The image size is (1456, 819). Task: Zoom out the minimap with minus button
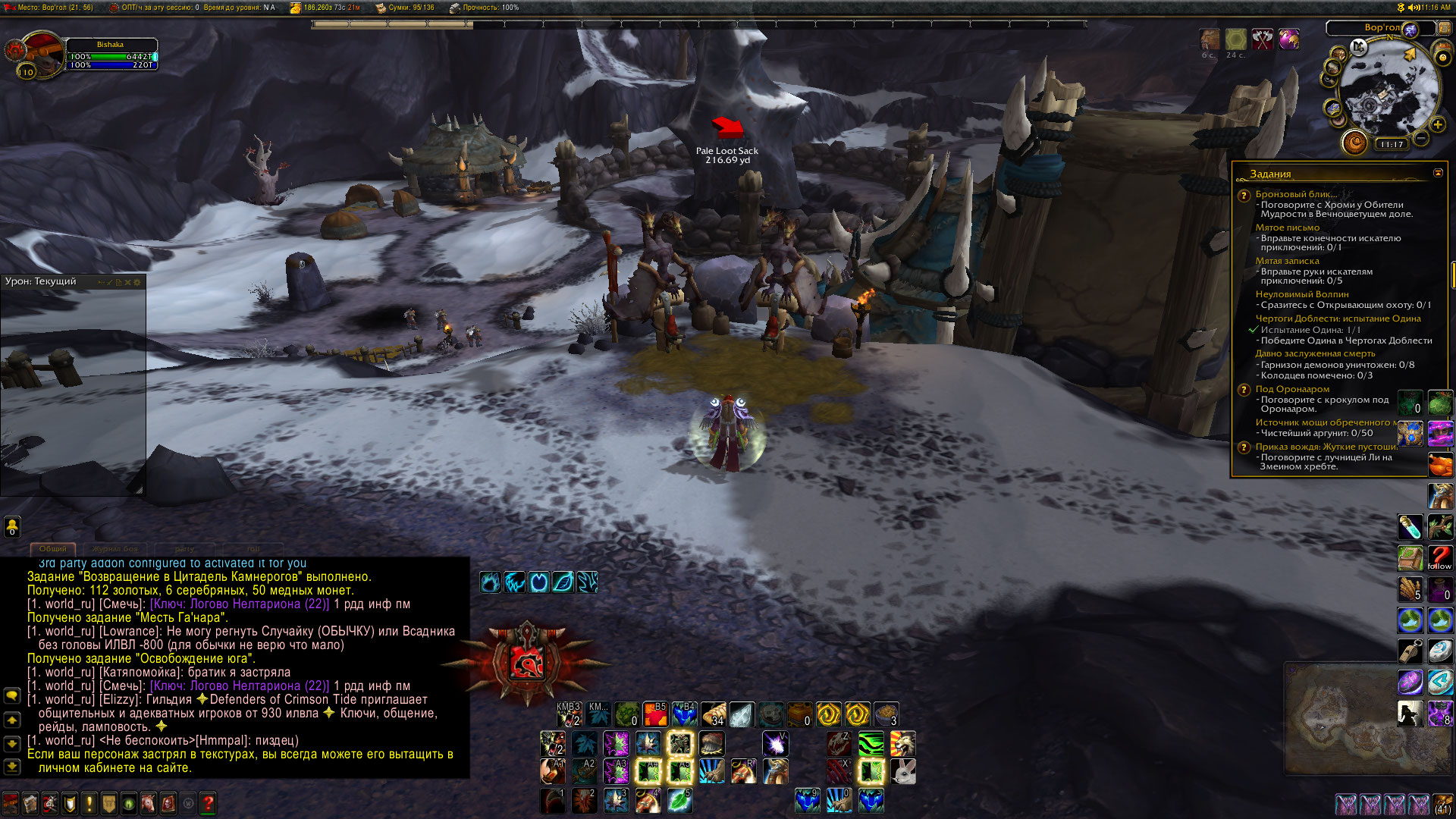(1420, 138)
